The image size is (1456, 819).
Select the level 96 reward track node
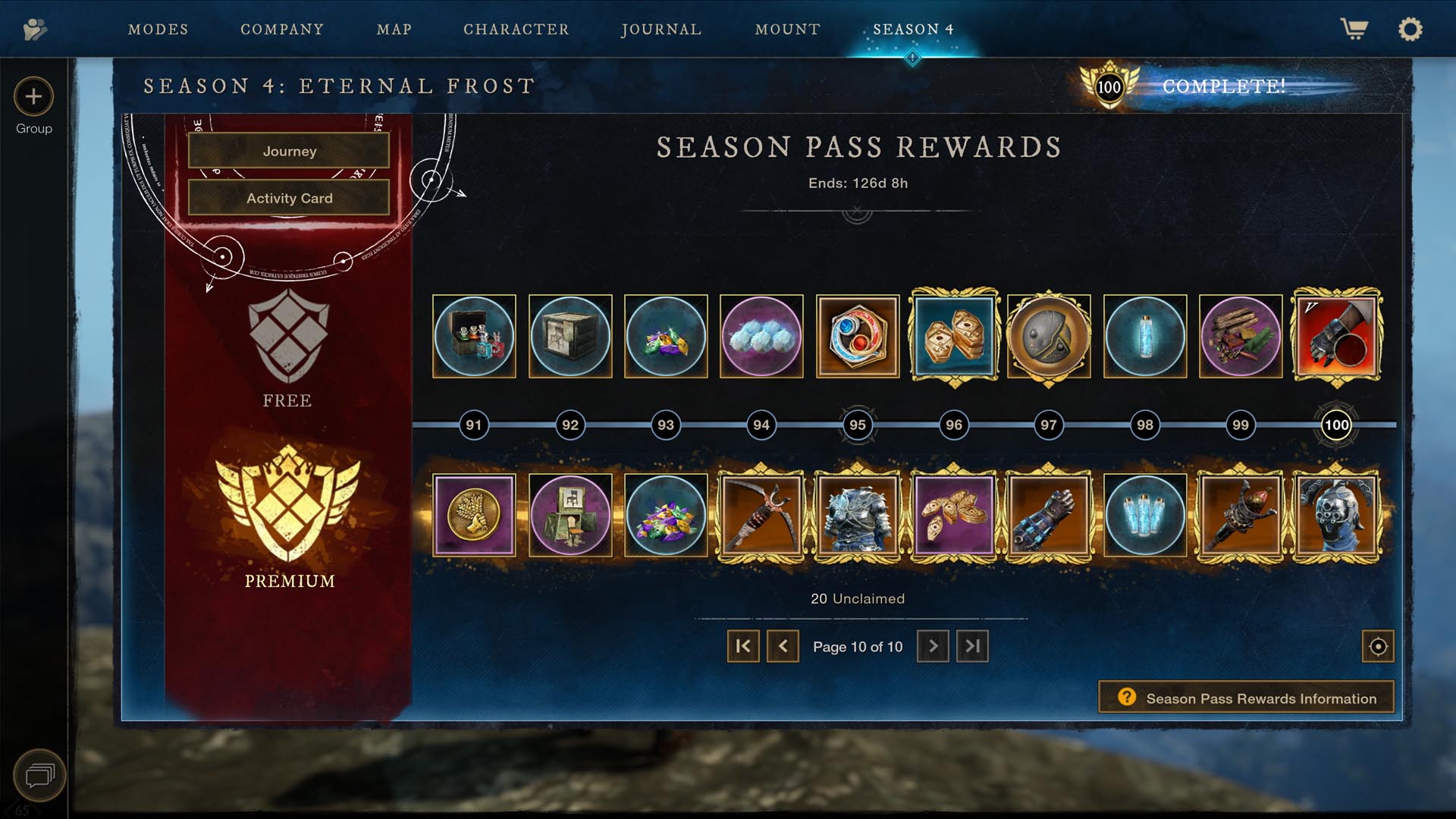(953, 425)
